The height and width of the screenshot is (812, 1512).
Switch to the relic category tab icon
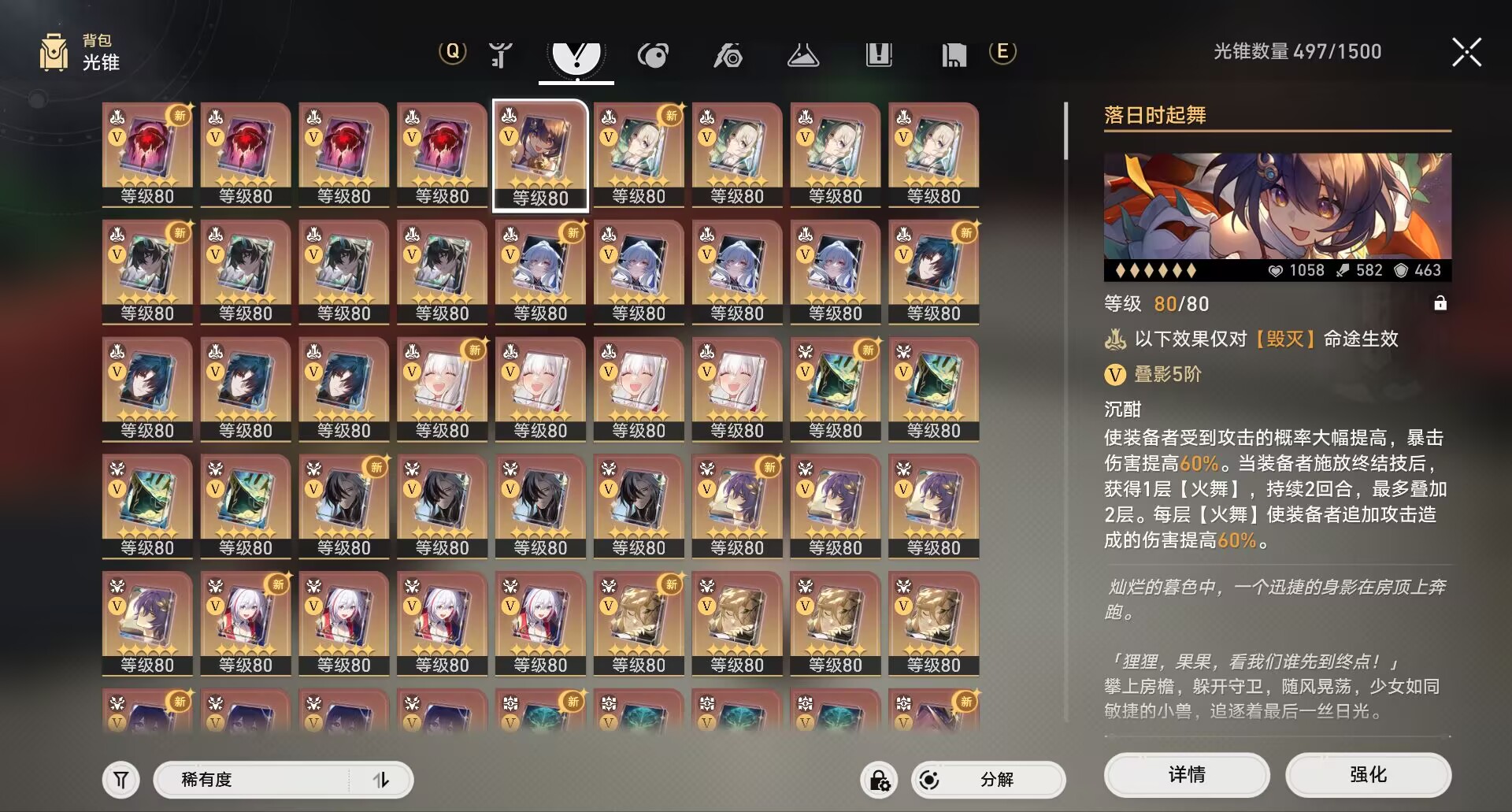click(x=653, y=55)
